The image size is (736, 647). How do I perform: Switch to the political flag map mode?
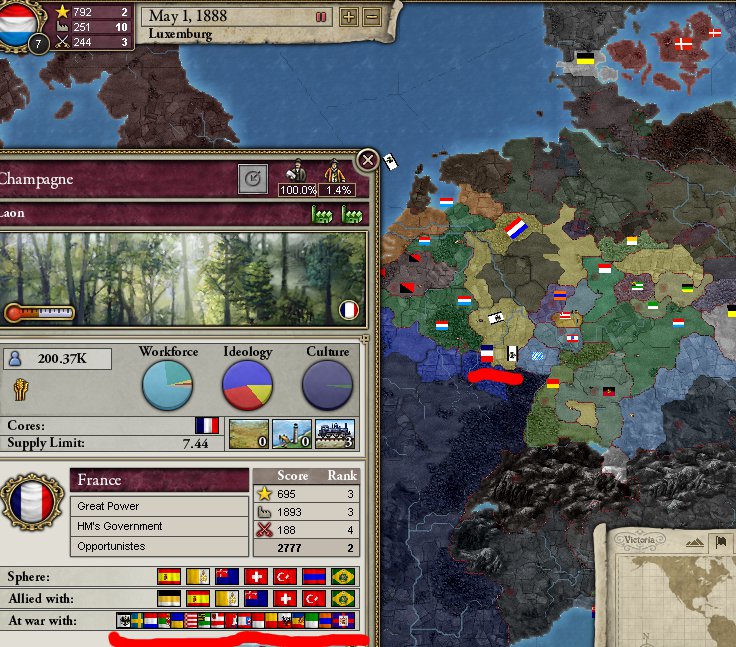pos(719,541)
